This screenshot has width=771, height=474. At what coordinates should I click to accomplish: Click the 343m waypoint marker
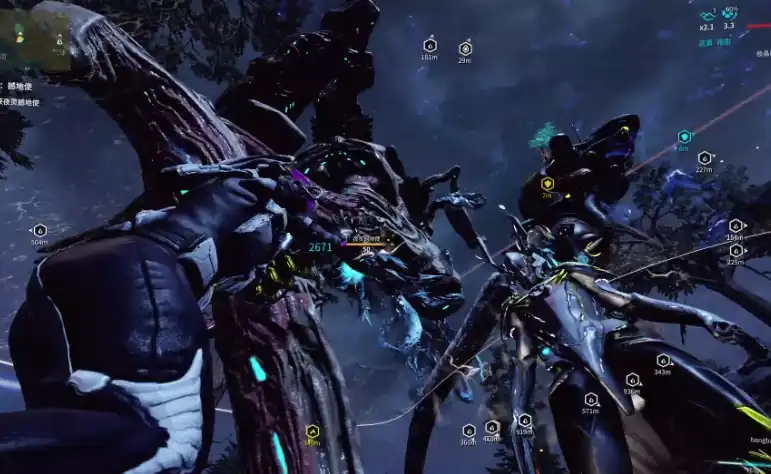pos(662,360)
